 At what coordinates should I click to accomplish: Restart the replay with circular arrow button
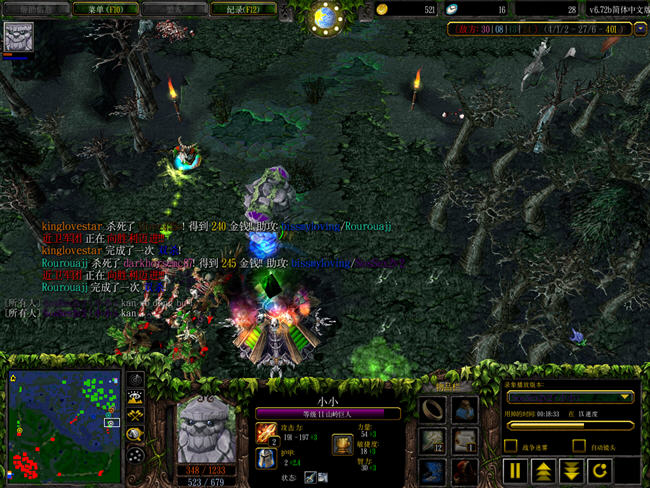click(600, 469)
